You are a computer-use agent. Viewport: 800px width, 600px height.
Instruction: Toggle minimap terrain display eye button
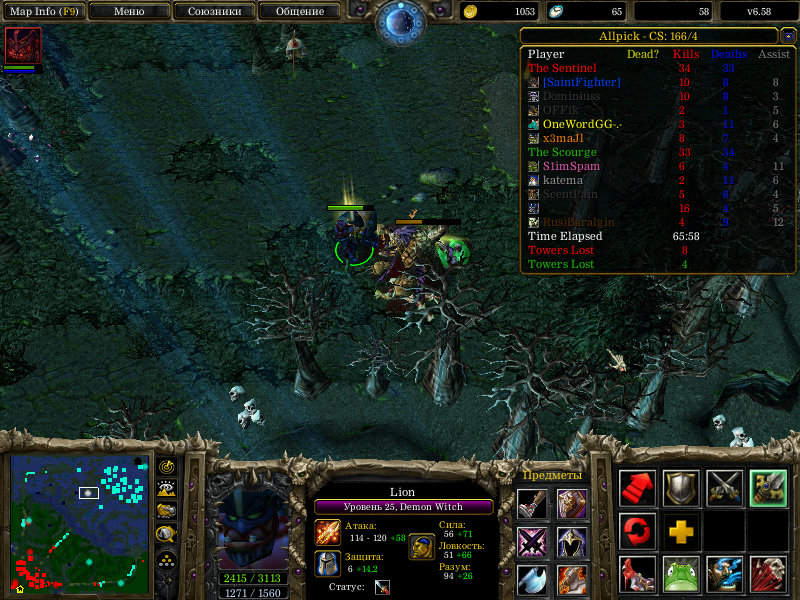point(167,488)
